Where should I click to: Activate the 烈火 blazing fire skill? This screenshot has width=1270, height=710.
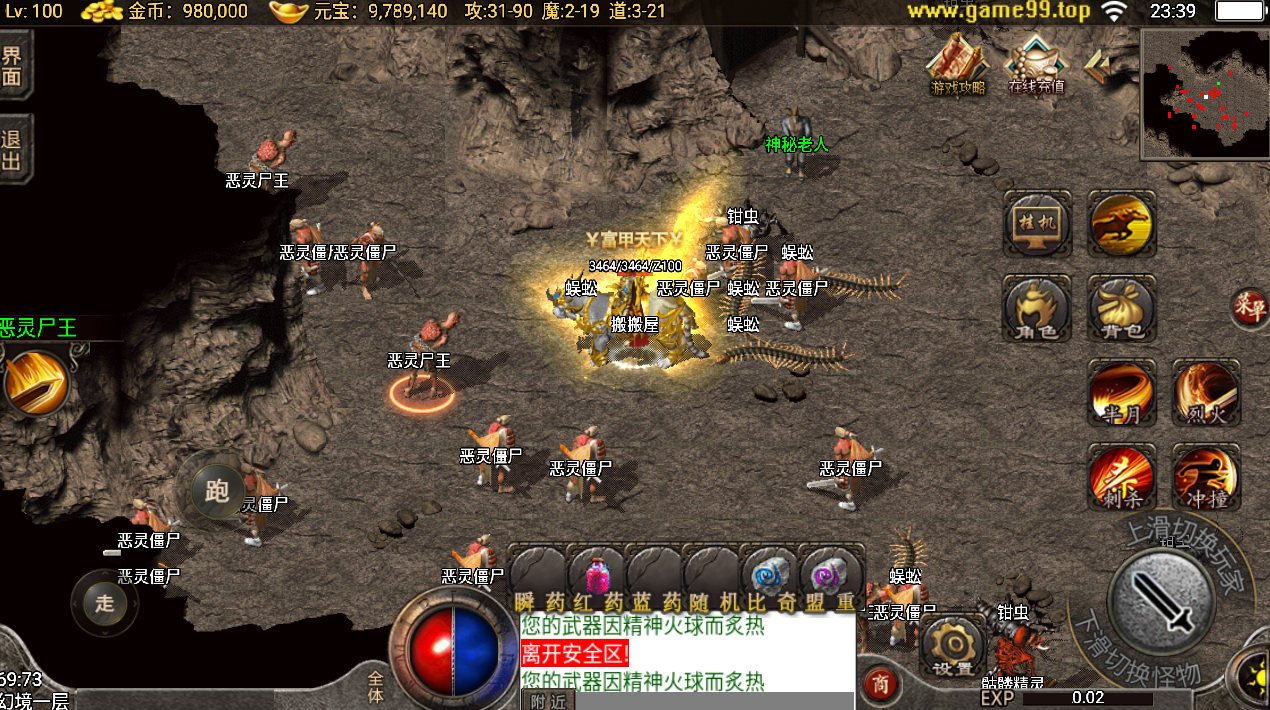(x=1205, y=393)
